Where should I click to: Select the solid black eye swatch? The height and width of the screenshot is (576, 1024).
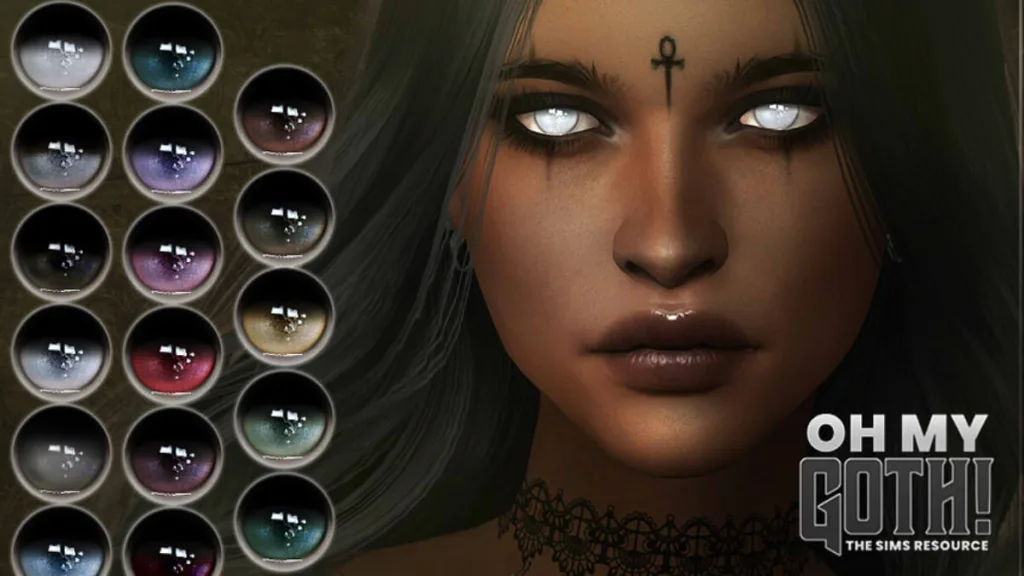point(61,253)
